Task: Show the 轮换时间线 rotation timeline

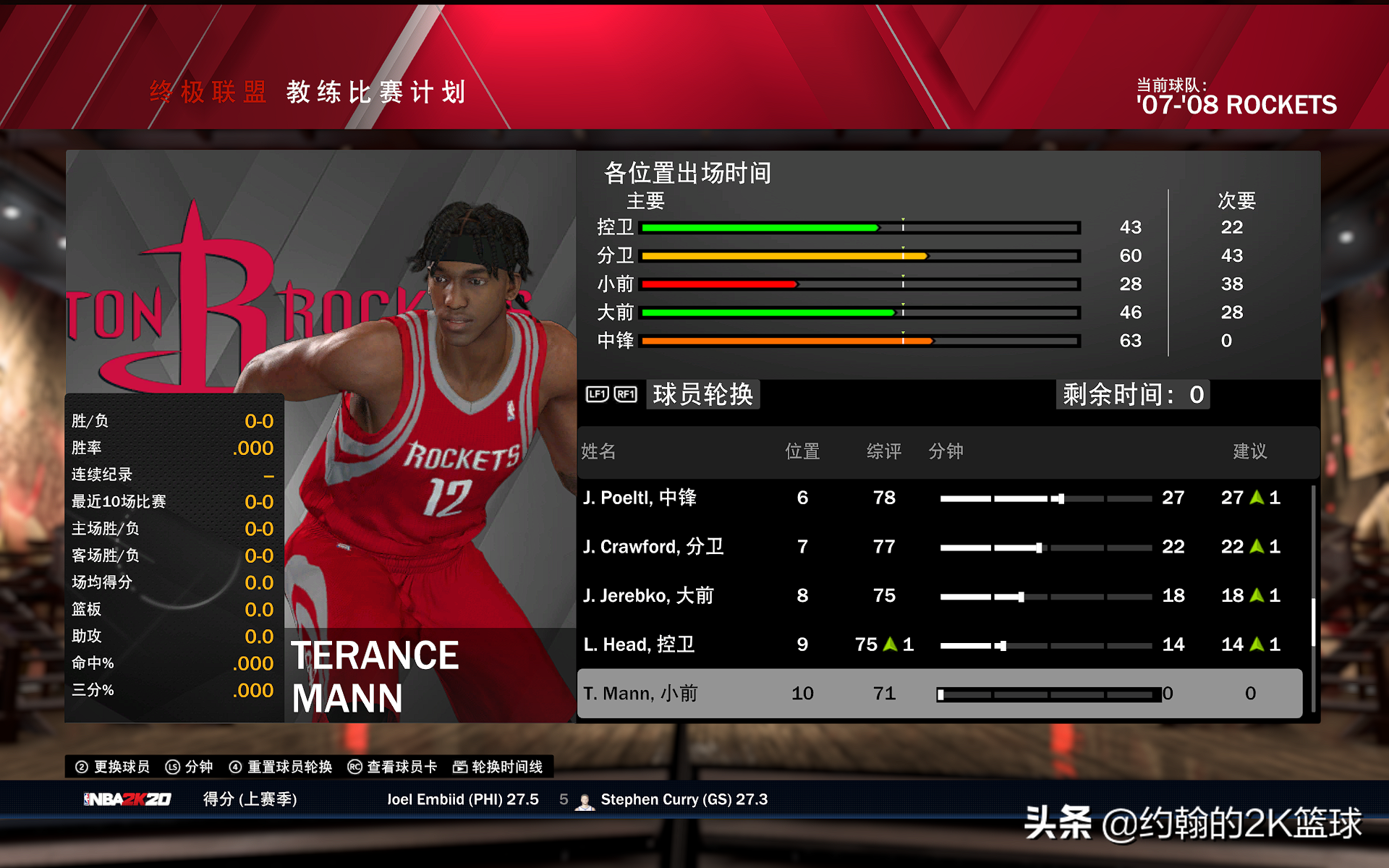Action: tap(498, 767)
